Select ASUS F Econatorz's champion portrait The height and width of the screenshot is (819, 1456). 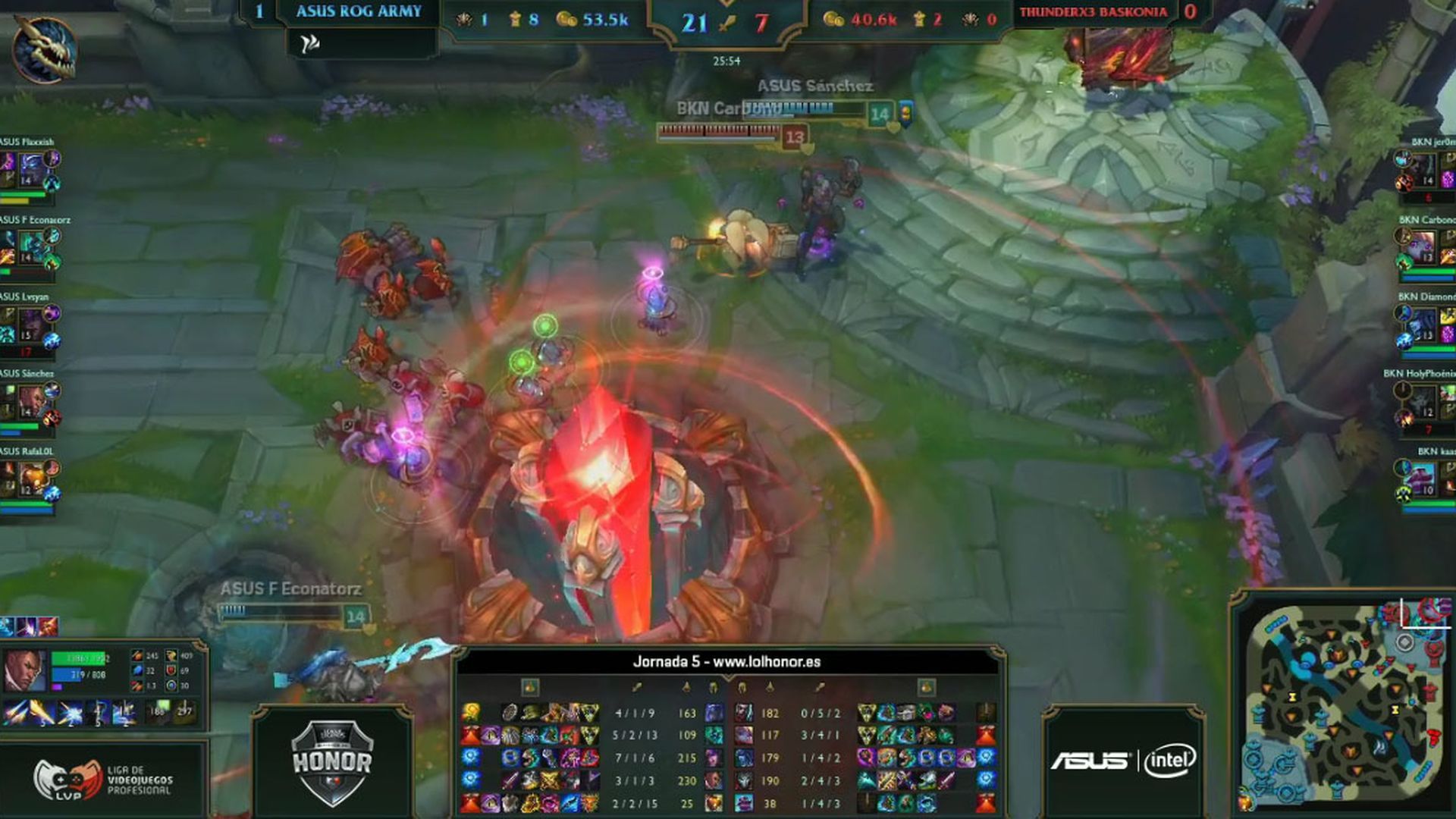pyautogui.click(x=30, y=247)
